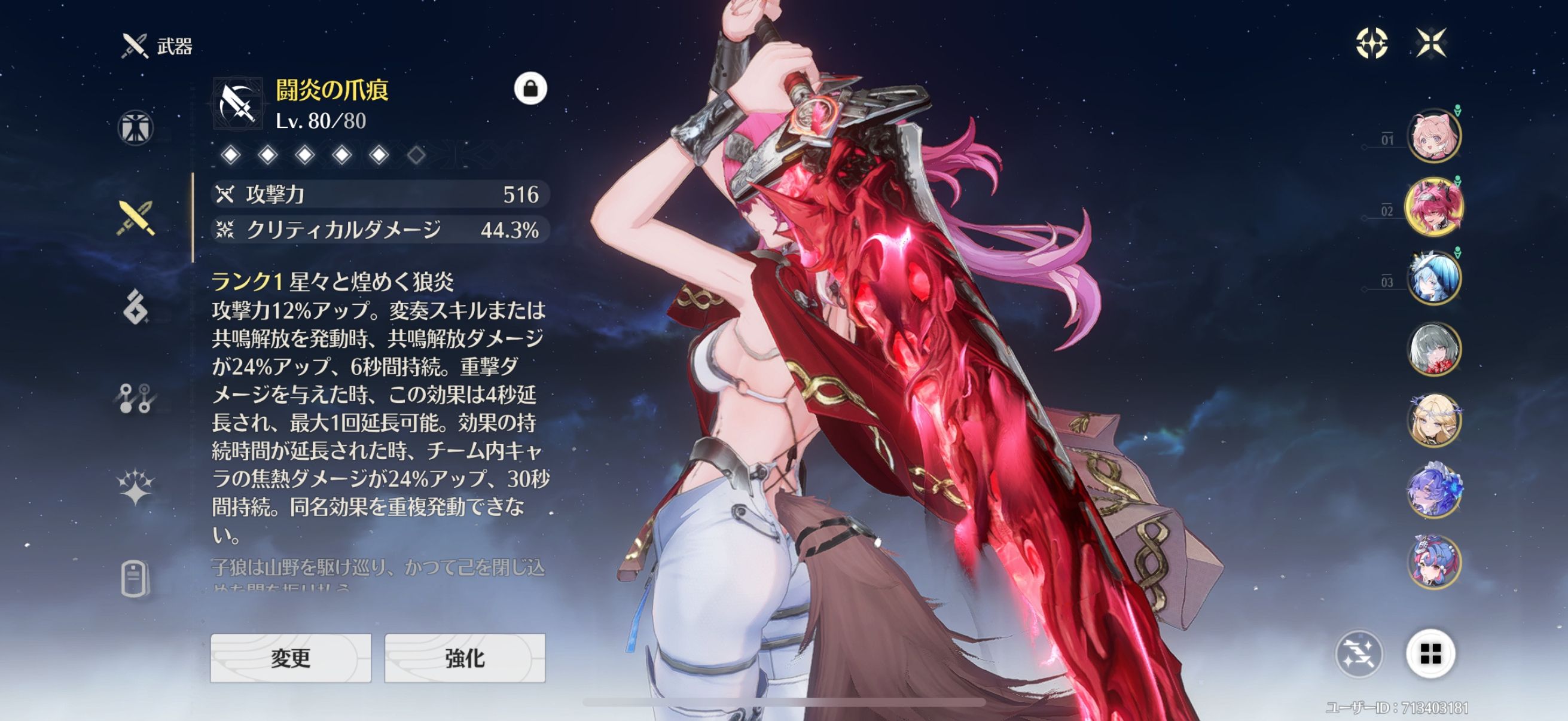Select the bottom blue-and-red-haired character portrait
This screenshot has height=721, width=1568.
[1434, 561]
